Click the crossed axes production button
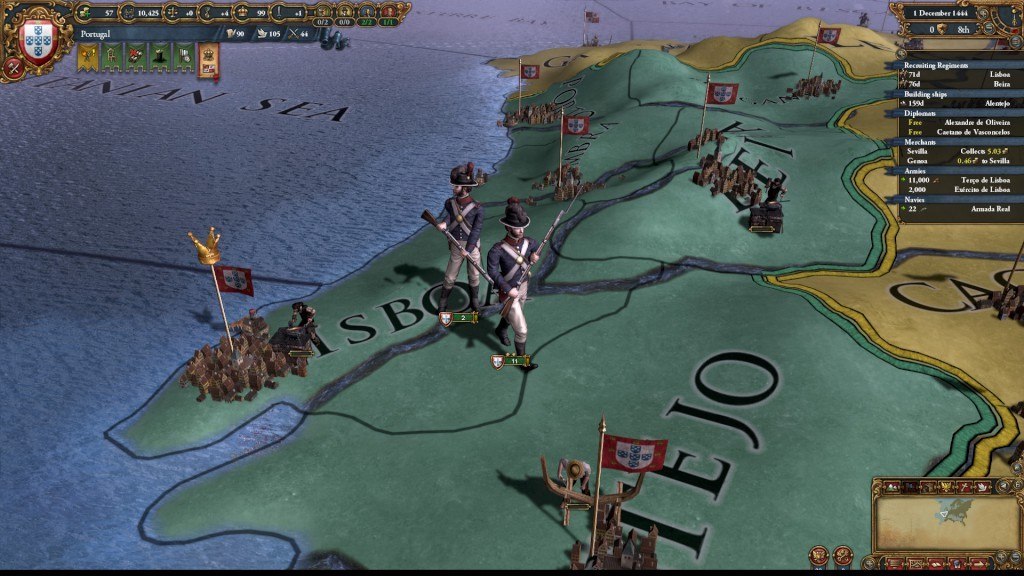 point(14,69)
